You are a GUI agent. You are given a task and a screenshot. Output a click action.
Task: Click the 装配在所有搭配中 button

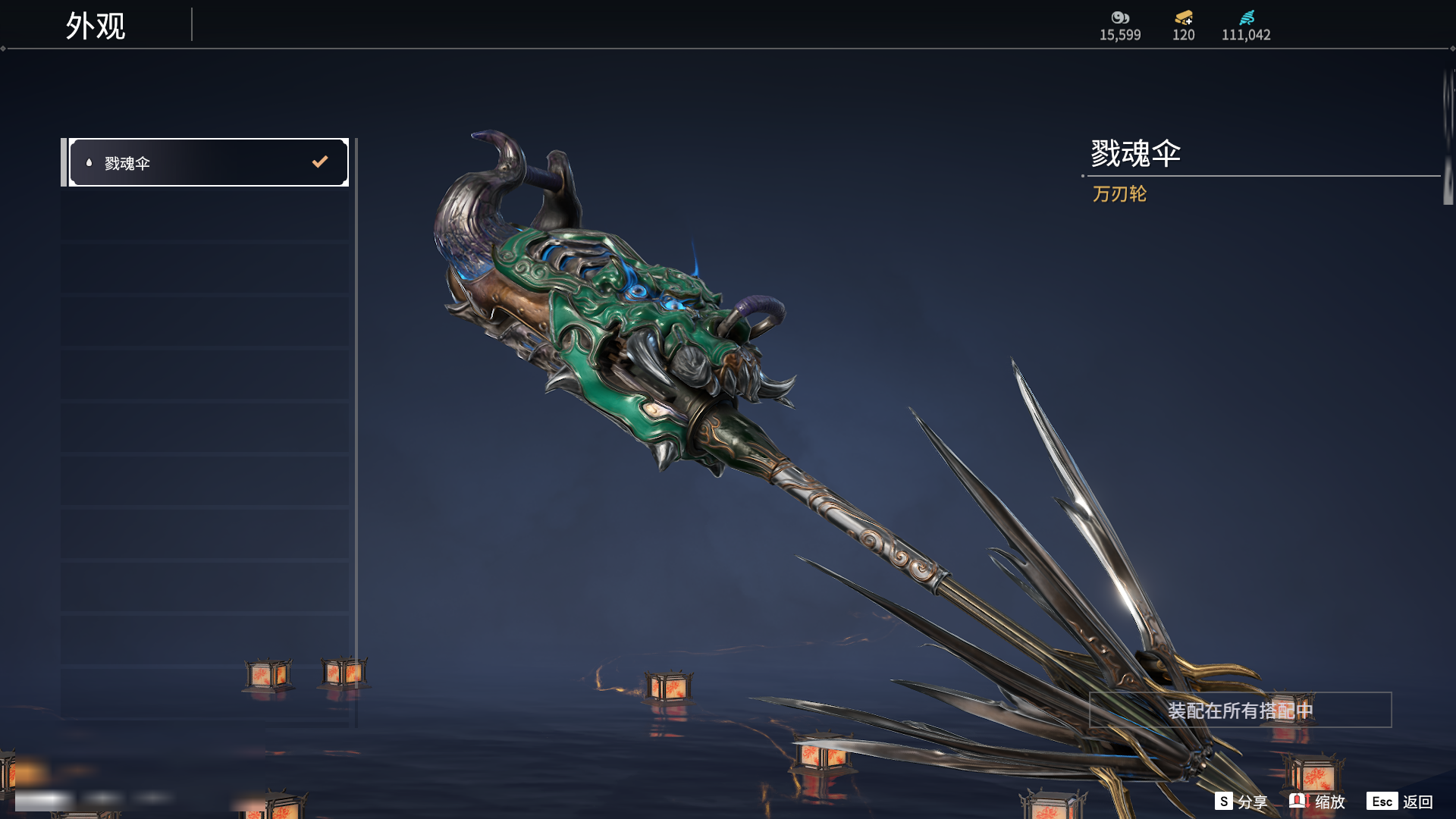coord(1240,711)
